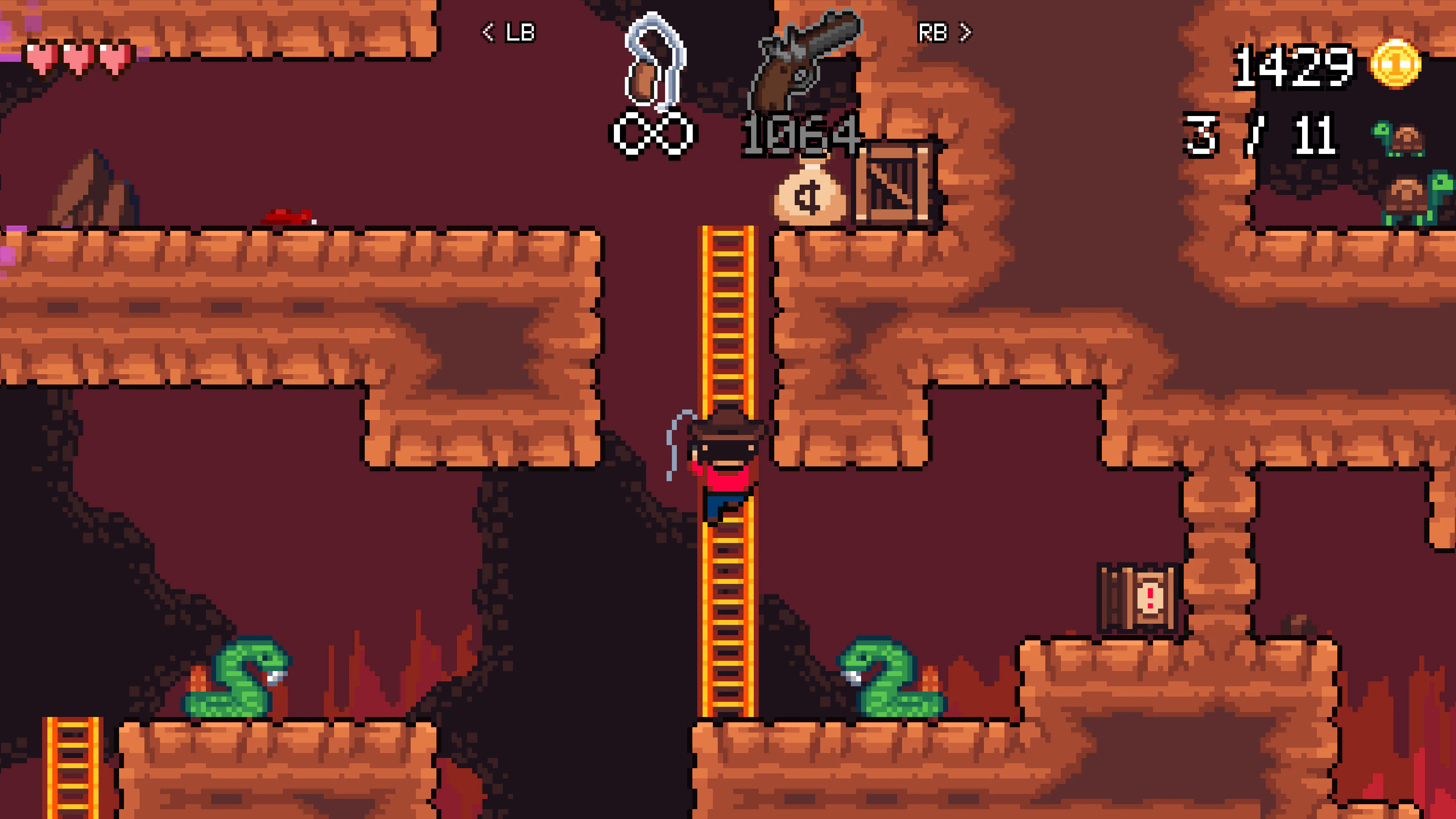
Task: Click the cowboy character climbing the ladder
Action: [726, 469]
